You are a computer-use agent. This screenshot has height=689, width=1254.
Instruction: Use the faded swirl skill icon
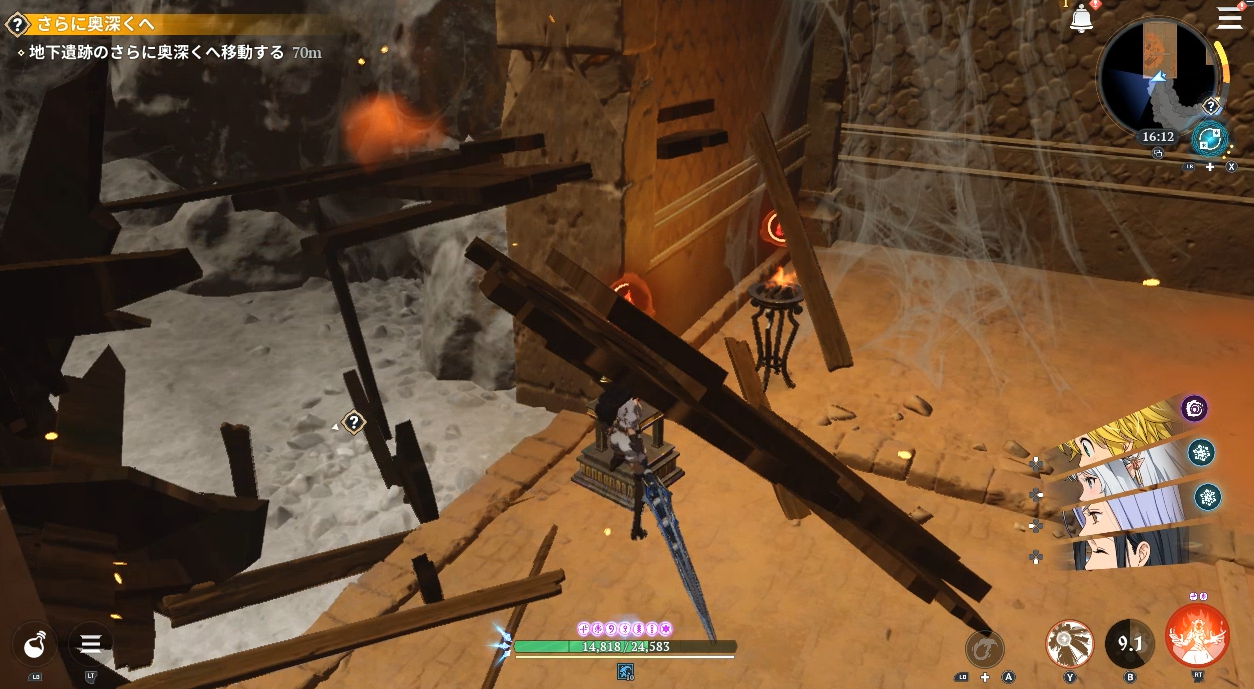(985, 648)
